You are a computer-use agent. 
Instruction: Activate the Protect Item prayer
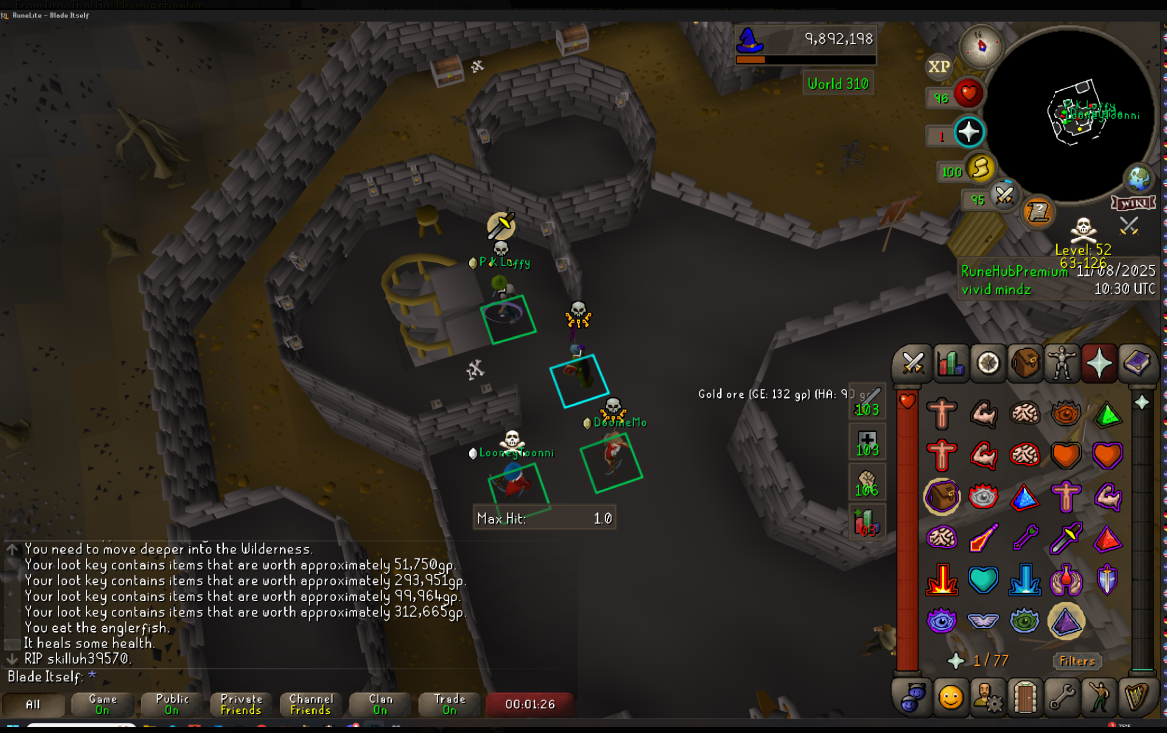pos(942,496)
